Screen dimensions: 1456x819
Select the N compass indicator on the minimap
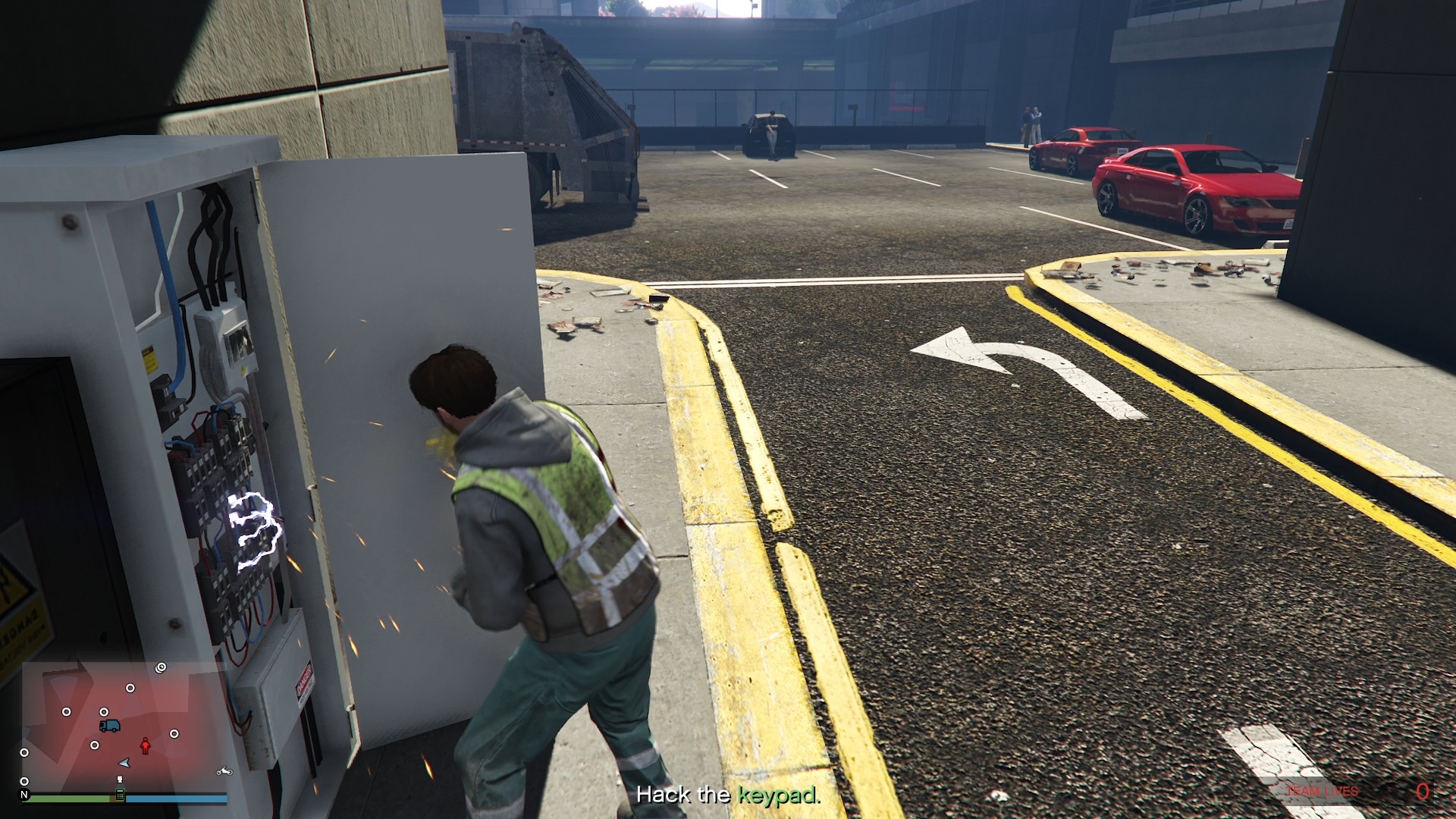click(26, 795)
